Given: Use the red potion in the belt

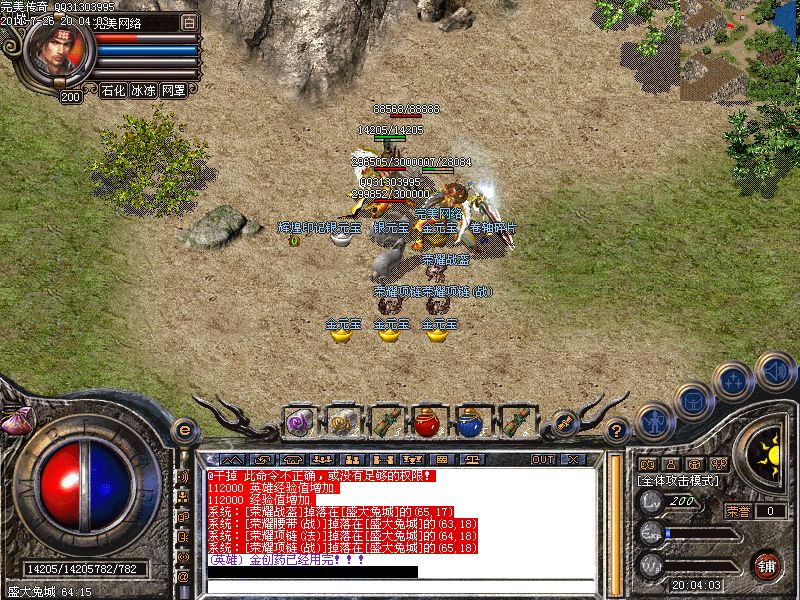Looking at the screenshot, I should pyautogui.click(x=429, y=423).
